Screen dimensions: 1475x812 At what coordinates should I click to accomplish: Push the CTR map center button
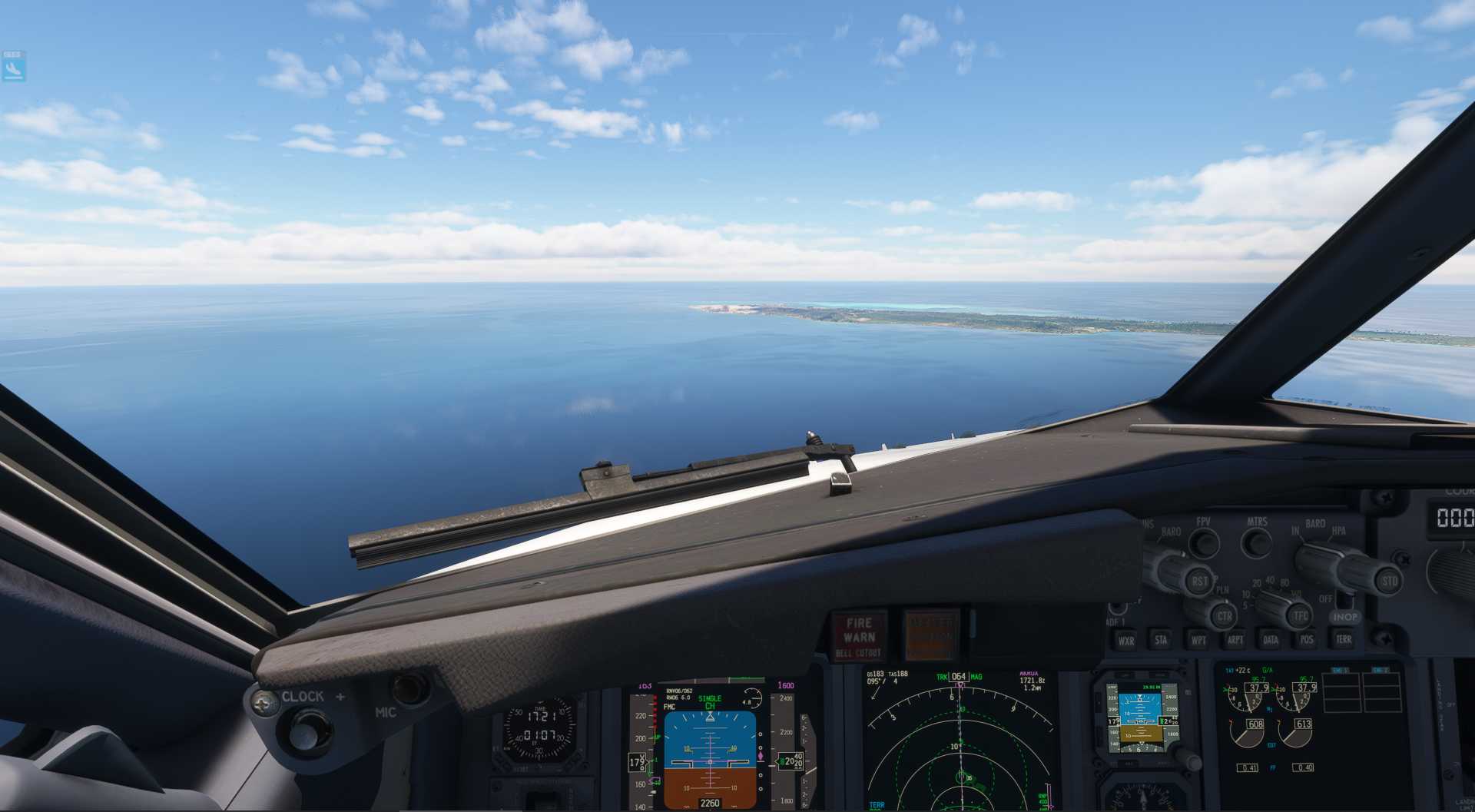pos(1223,615)
